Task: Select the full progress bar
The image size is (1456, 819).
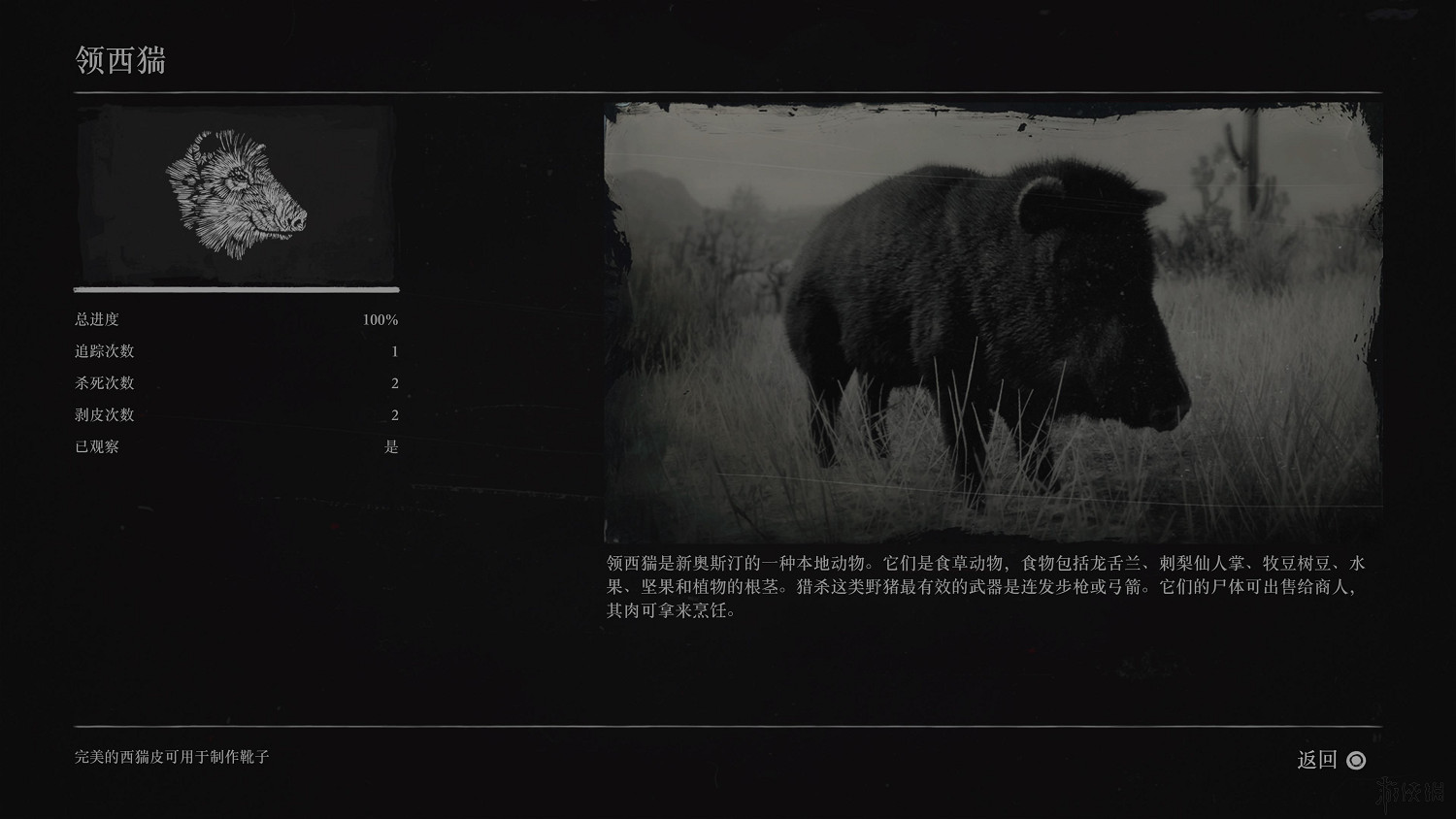Action: tap(236, 288)
